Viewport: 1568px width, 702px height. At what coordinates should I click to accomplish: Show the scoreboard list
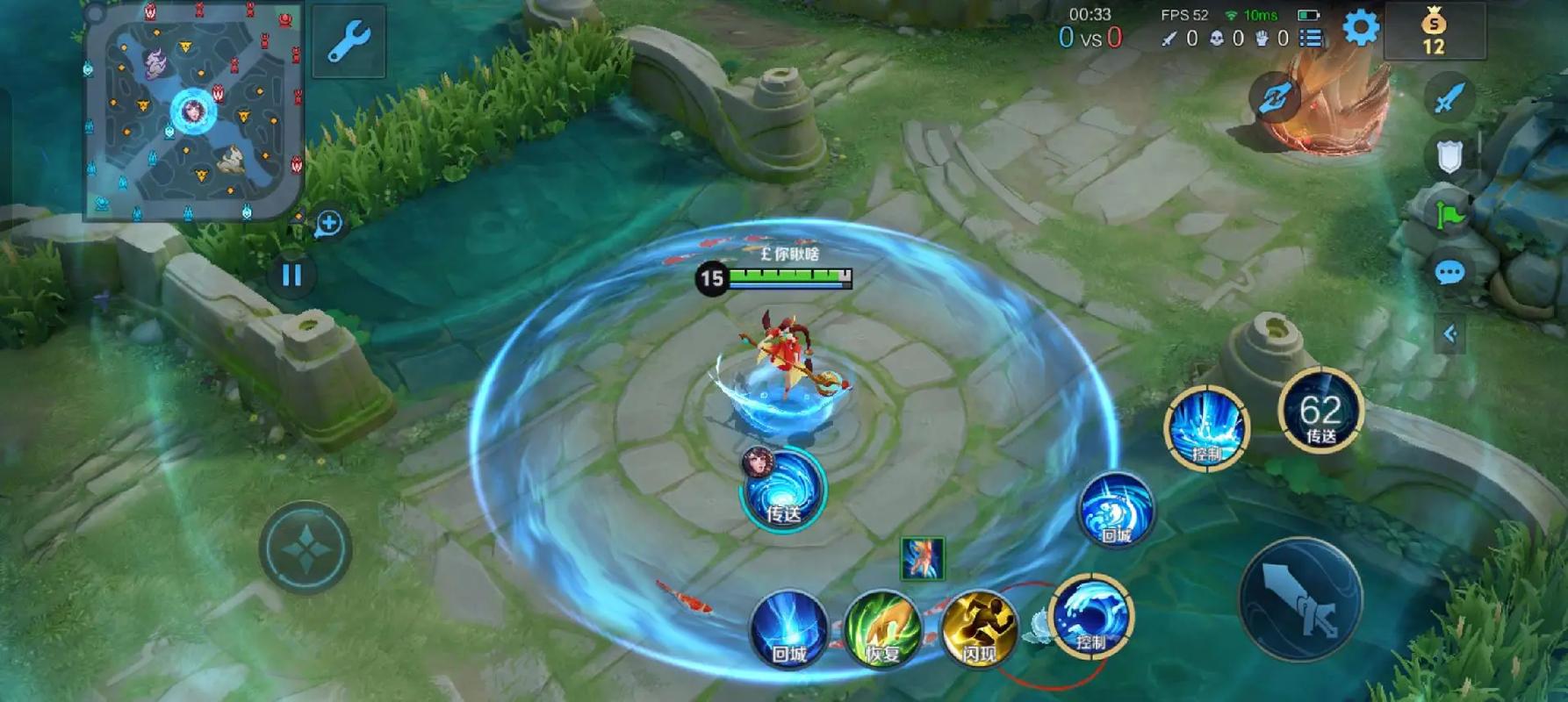pyautogui.click(x=1311, y=38)
